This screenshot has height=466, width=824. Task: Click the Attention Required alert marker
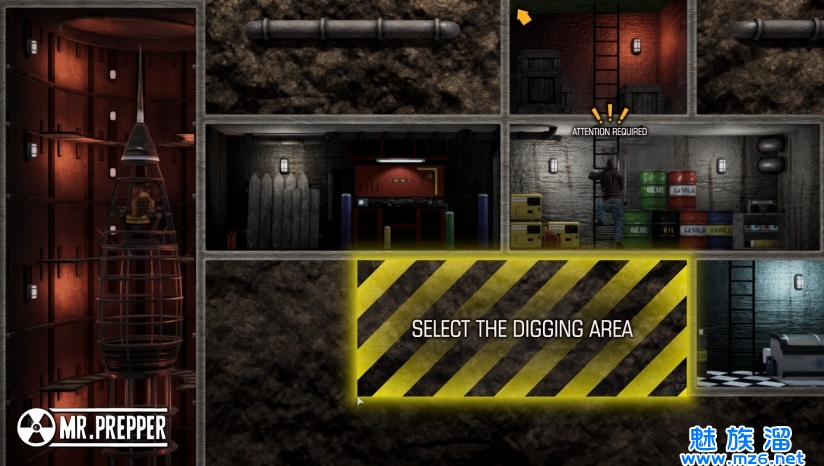(608, 117)
